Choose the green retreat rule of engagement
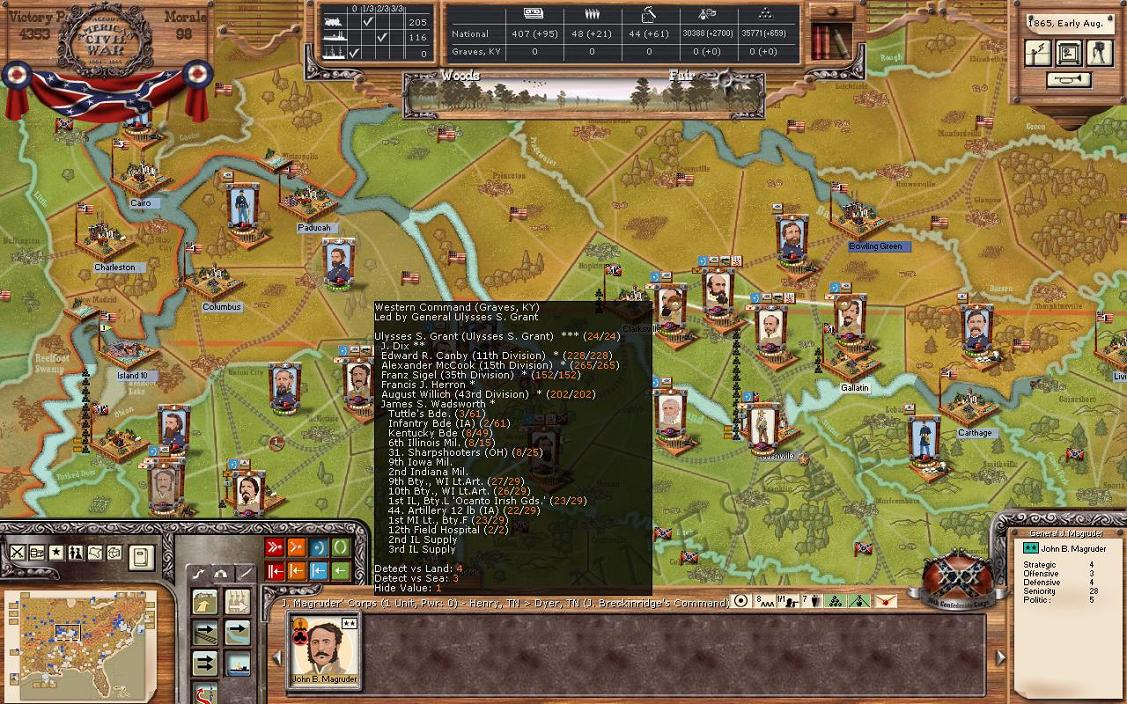Screen dimensions: 1127x704 point(341,571)
